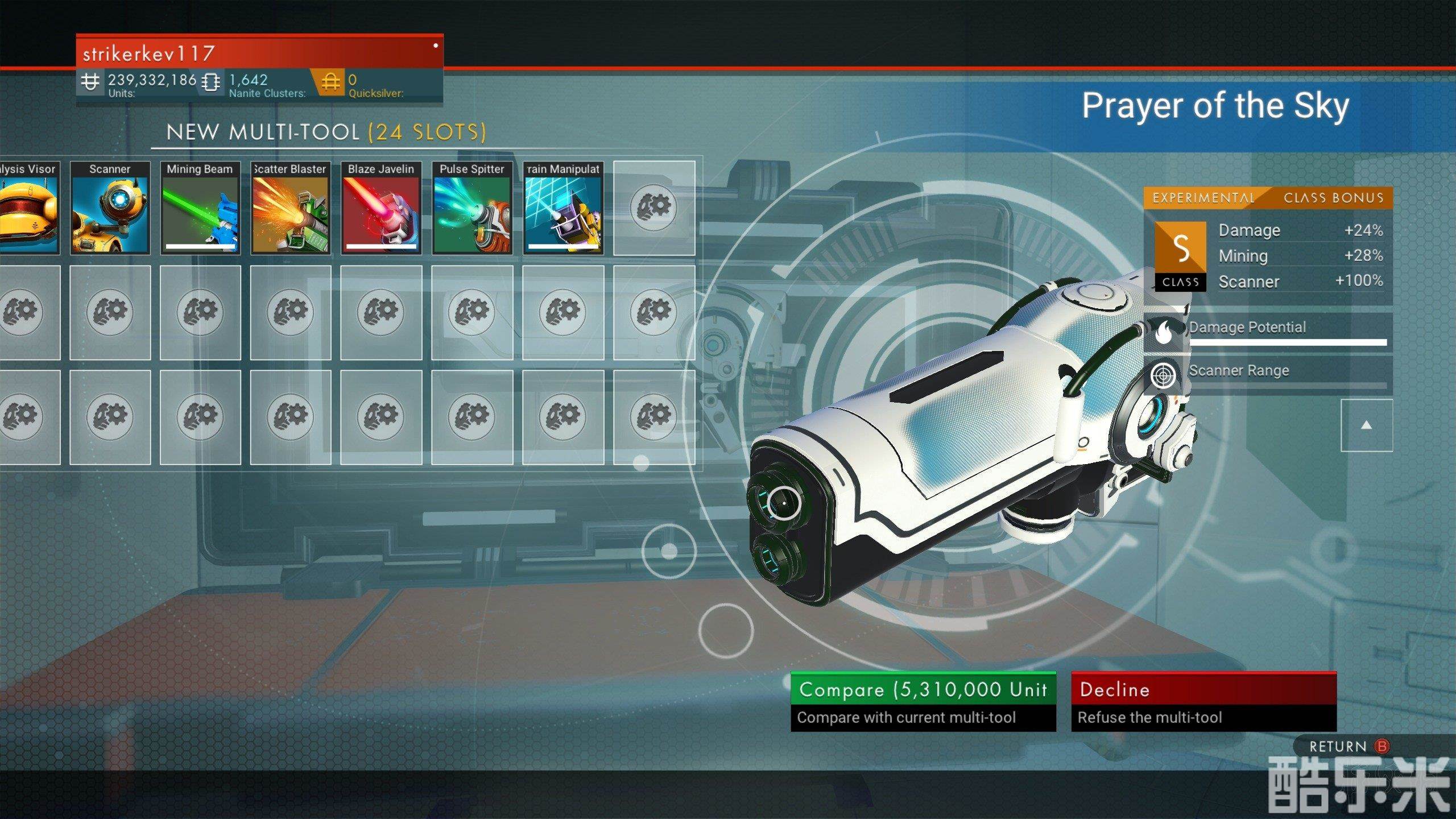Screen dimensions: 1456x819
Task: Select the Scanner technology slot
Action: (x=110, y=208)
